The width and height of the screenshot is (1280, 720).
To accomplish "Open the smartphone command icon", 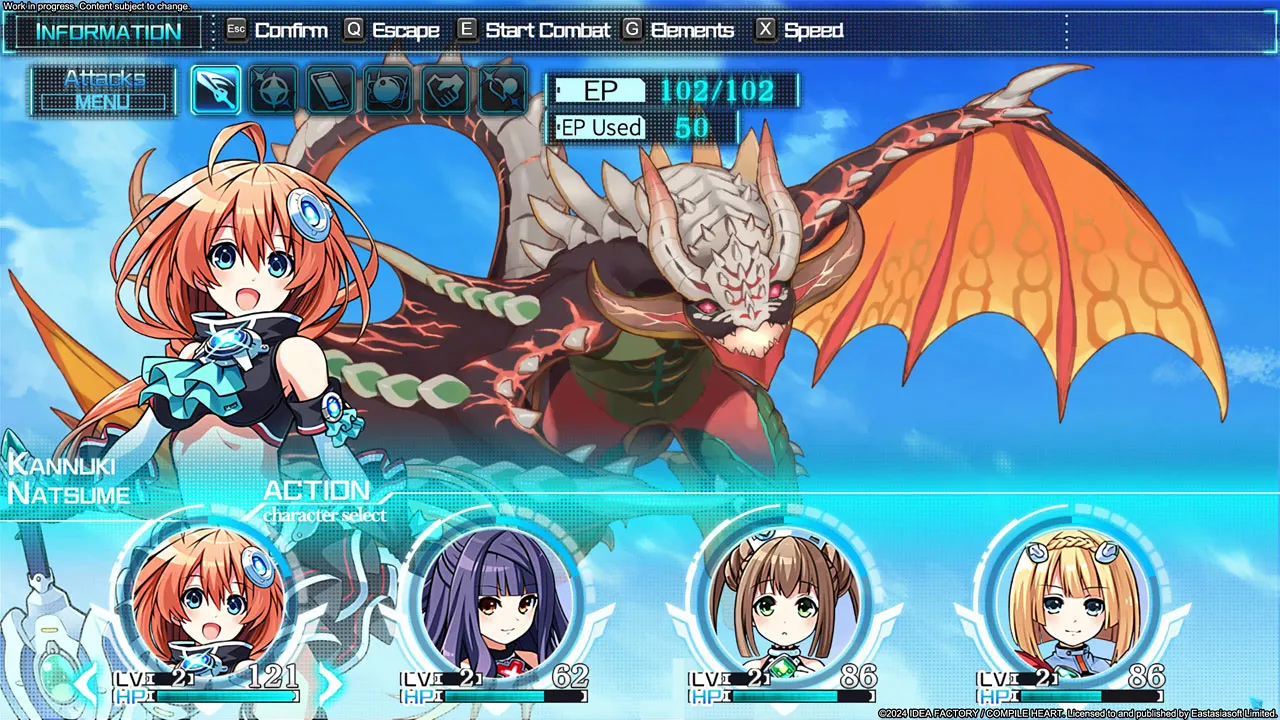I will 331,91.
